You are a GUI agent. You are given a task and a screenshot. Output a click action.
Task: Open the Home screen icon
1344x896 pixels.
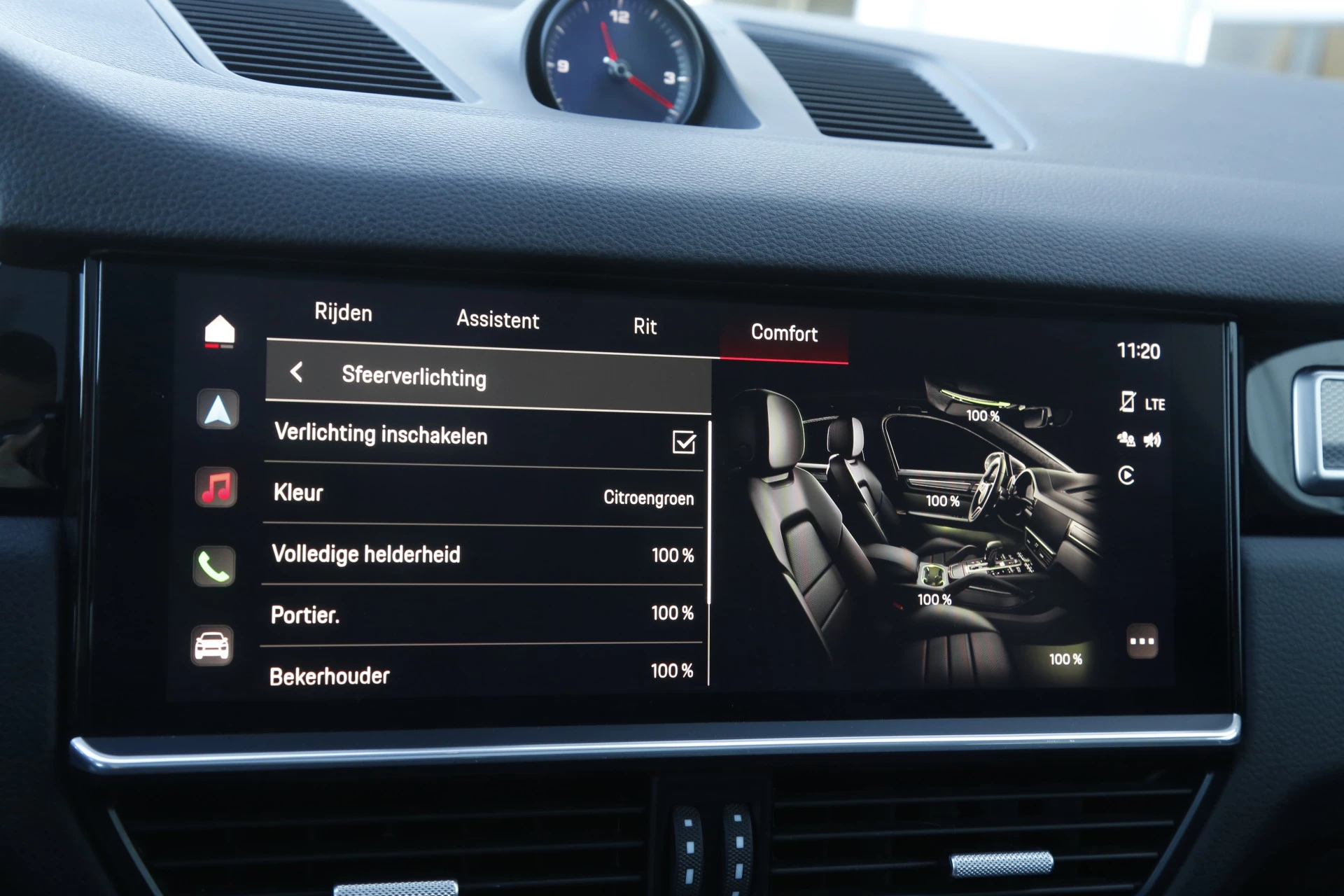click(x=218, y=331)
